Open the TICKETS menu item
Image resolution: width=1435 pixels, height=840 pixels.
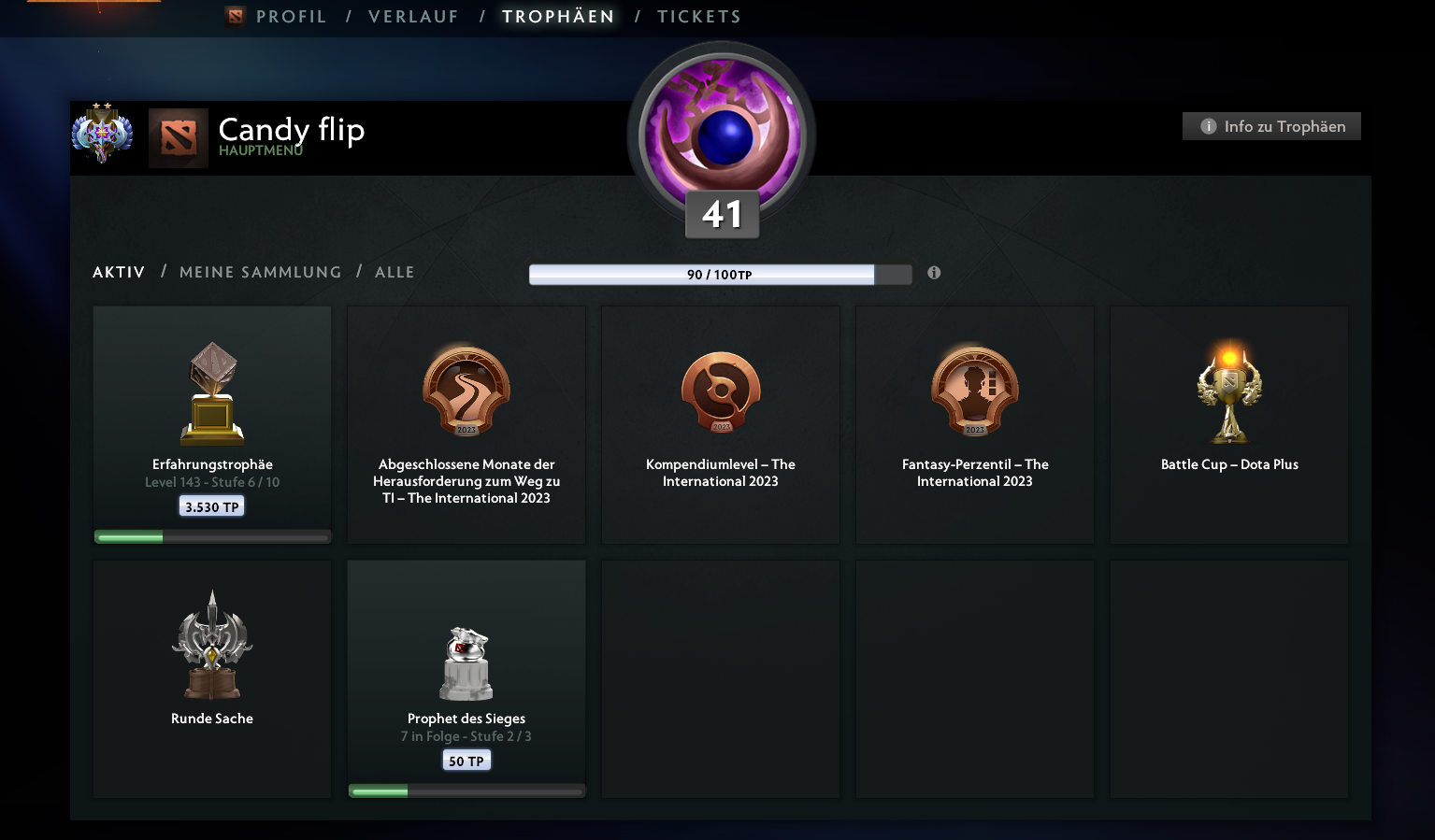coord(698,16)
